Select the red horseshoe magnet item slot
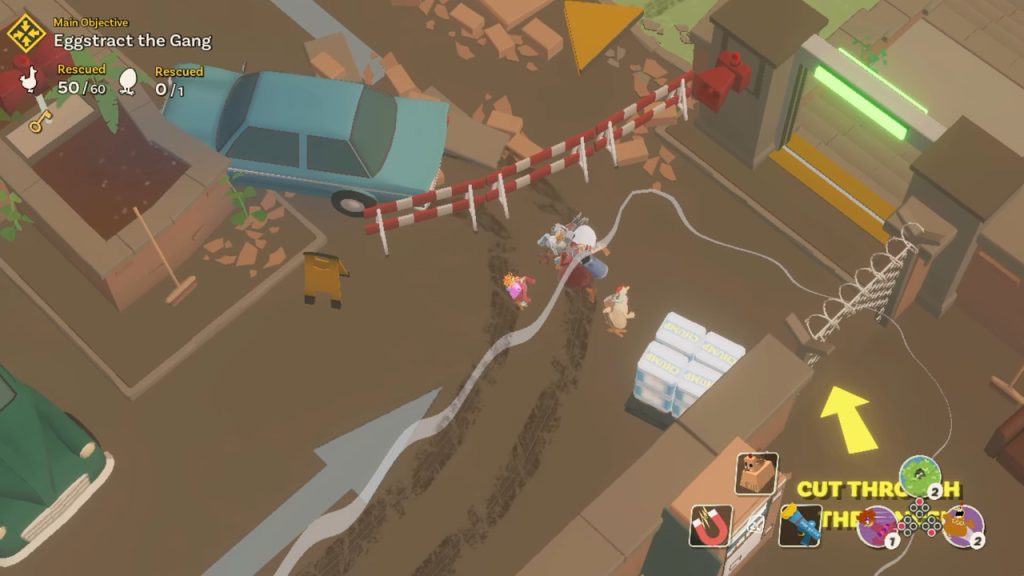This screenshot has width=1024, height=576. [710, 526]
